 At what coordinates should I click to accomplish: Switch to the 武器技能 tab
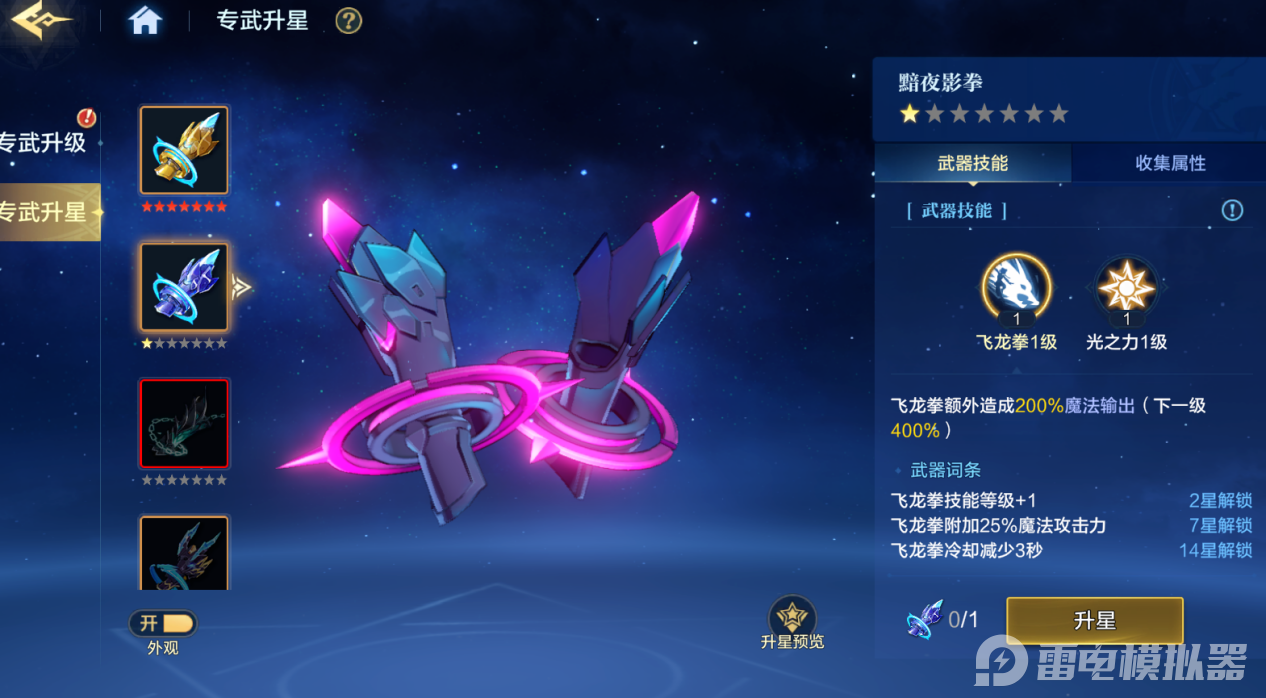[x=972, y=163]
